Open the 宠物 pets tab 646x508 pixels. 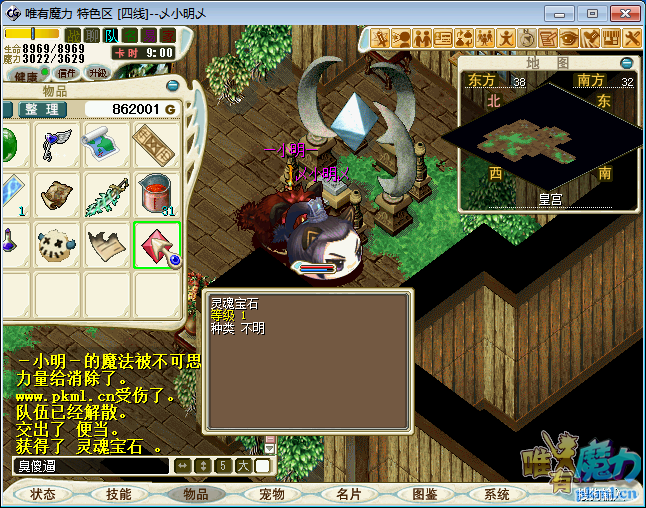click(x=272, y=494)
